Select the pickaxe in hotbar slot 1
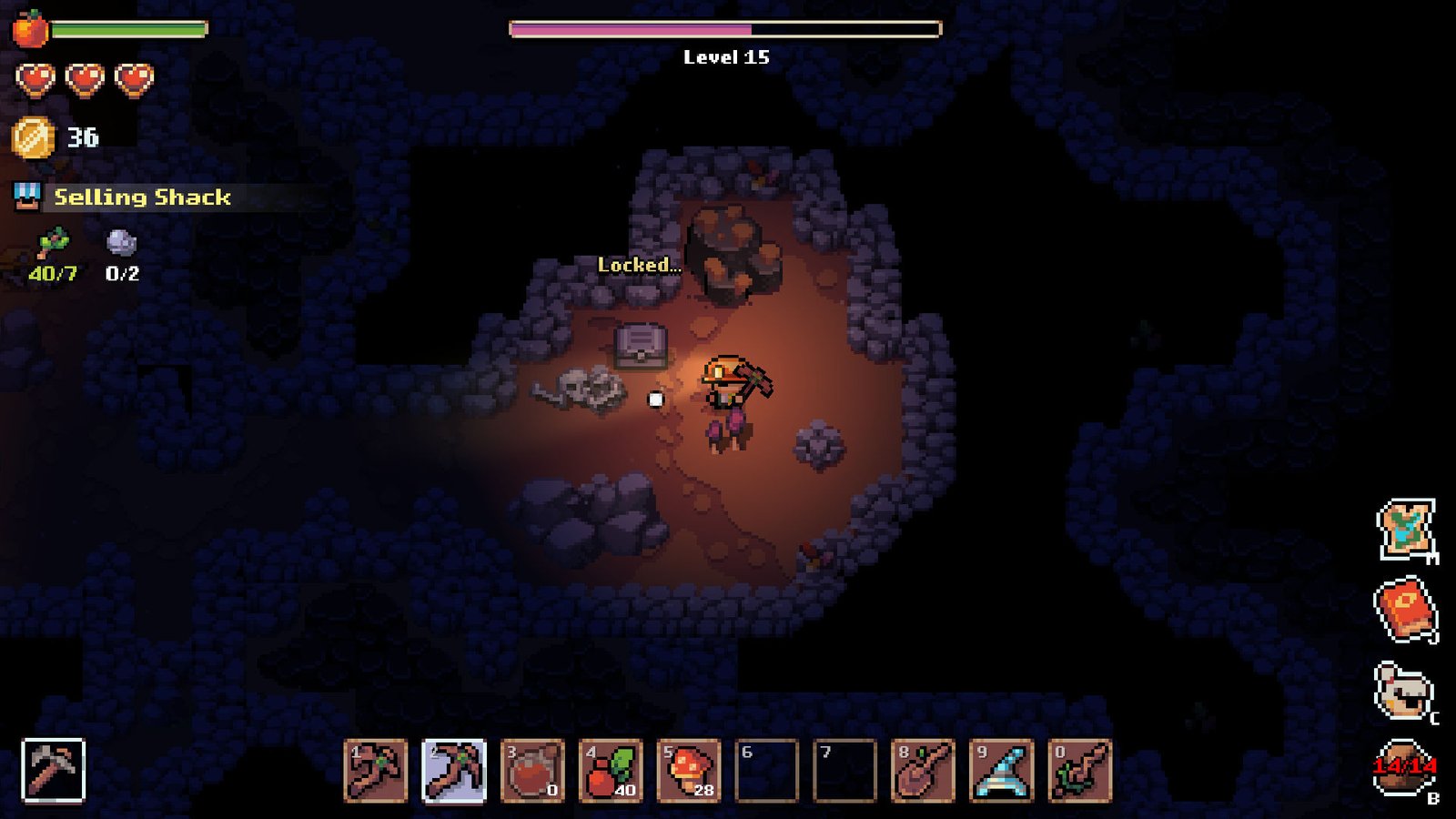 pyautogui.click(x=376, y=771)
